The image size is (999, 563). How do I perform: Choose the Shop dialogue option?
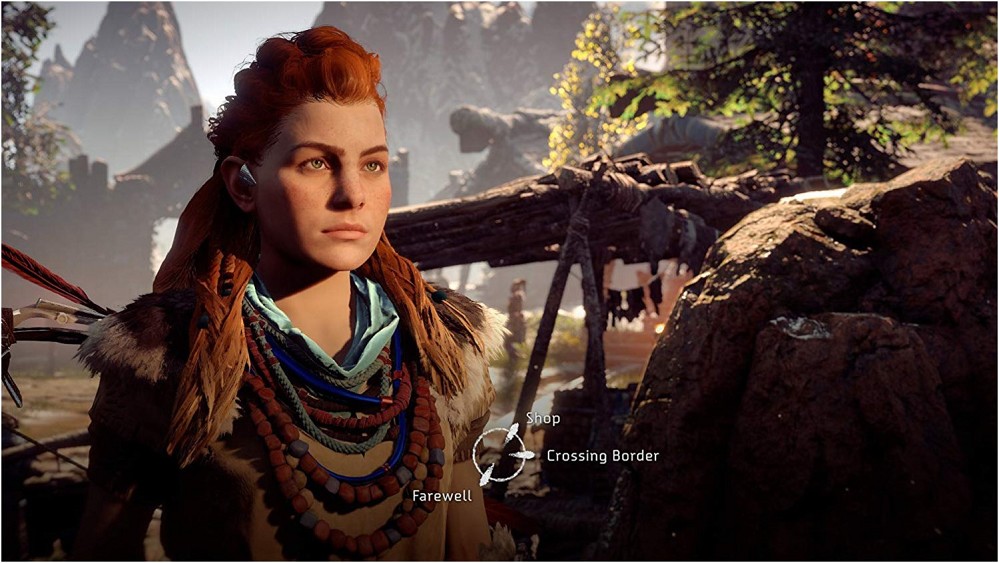pyautogui.click(x=543, y=419)
